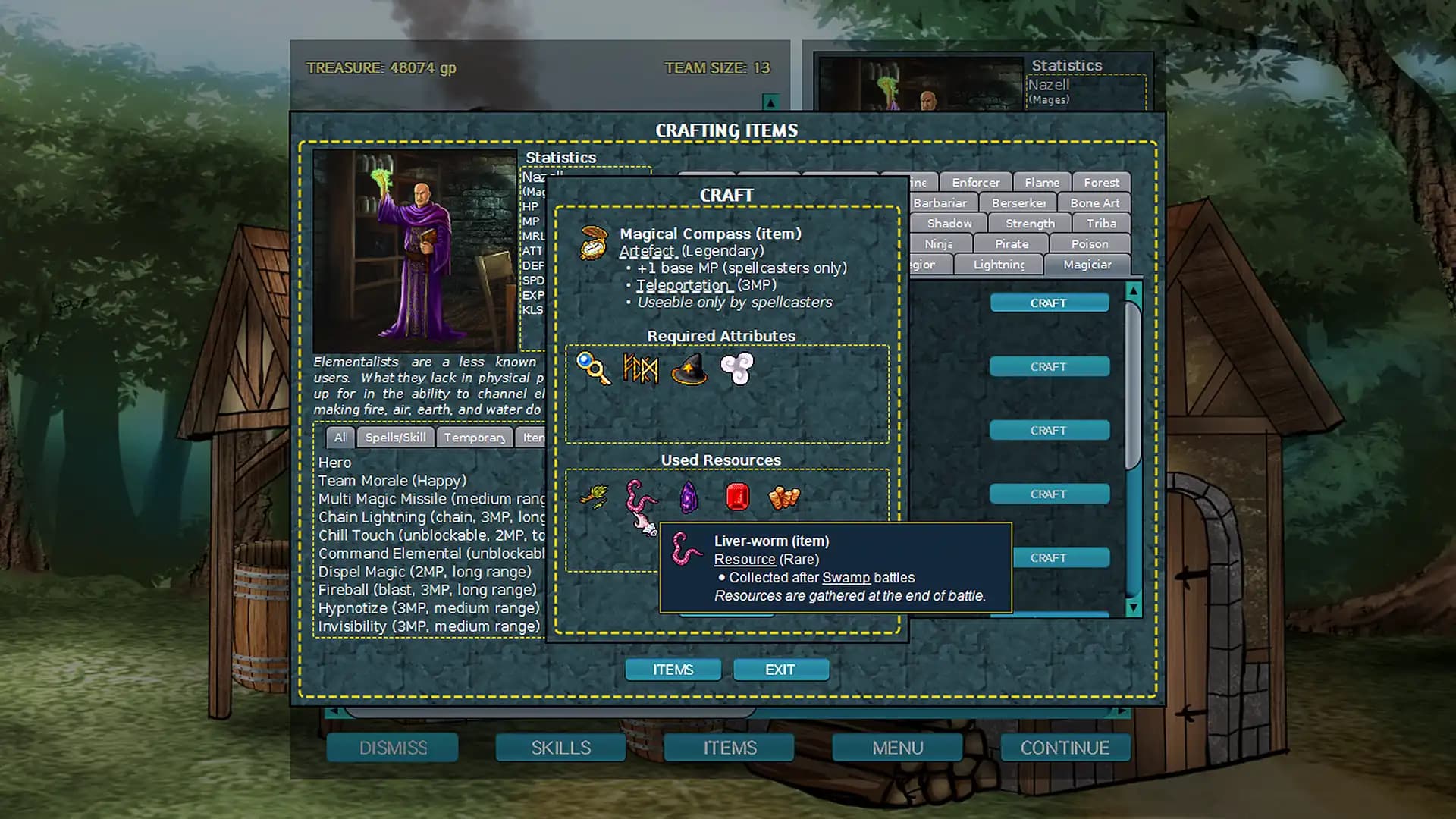This screenshot has height=819, width=1456.
Task: Click the wizard hat attribute icon
Action: 689,369
